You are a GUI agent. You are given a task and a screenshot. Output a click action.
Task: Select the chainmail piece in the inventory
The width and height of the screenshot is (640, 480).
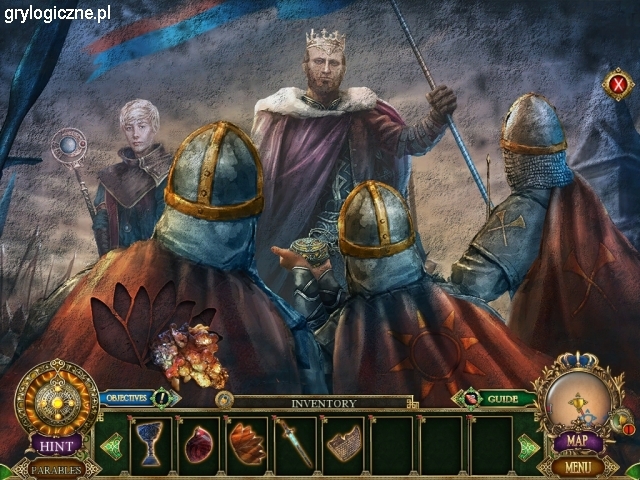point(343,444)
